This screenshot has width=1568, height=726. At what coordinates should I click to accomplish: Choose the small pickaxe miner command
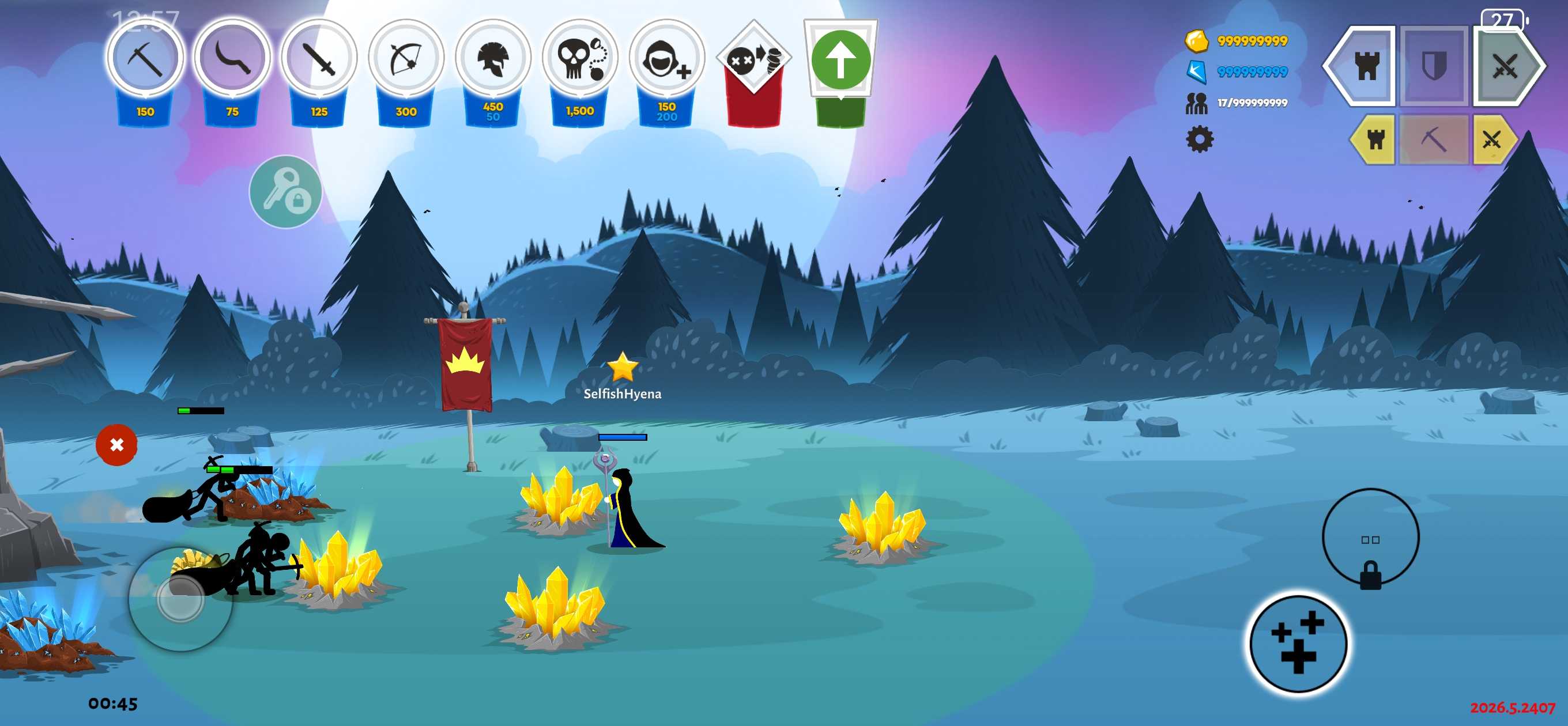(1434, 139)
